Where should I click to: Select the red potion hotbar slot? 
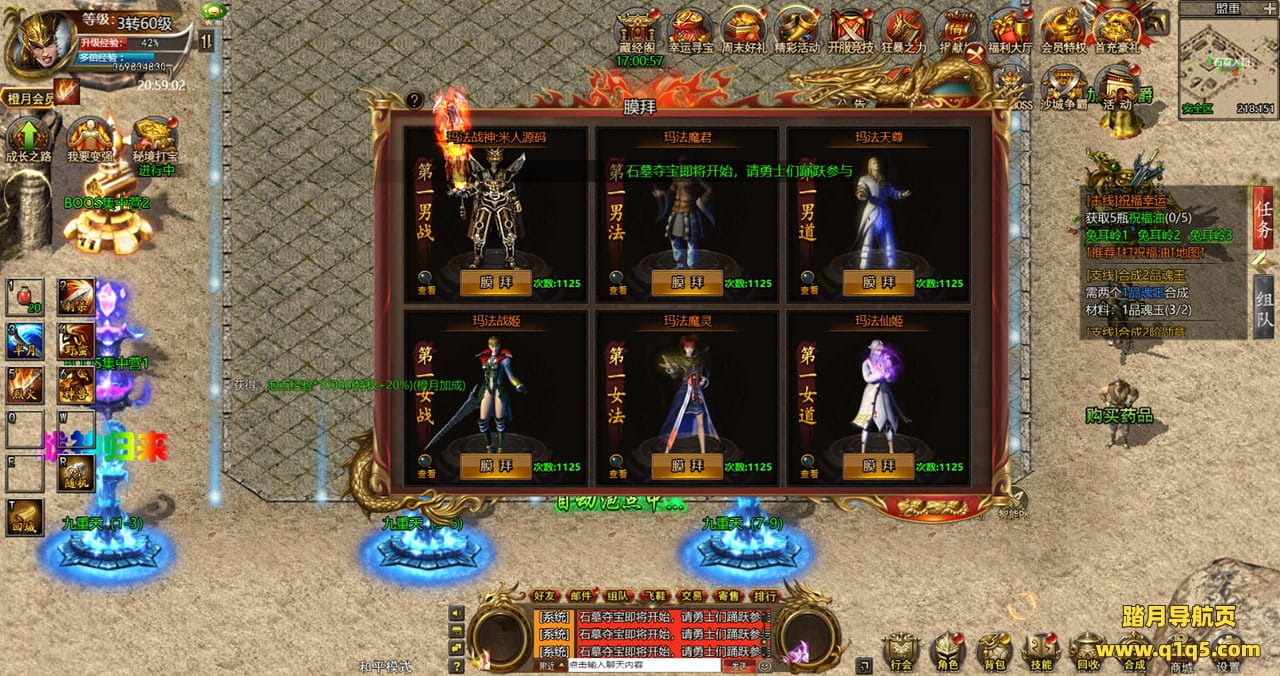(25, 296)
